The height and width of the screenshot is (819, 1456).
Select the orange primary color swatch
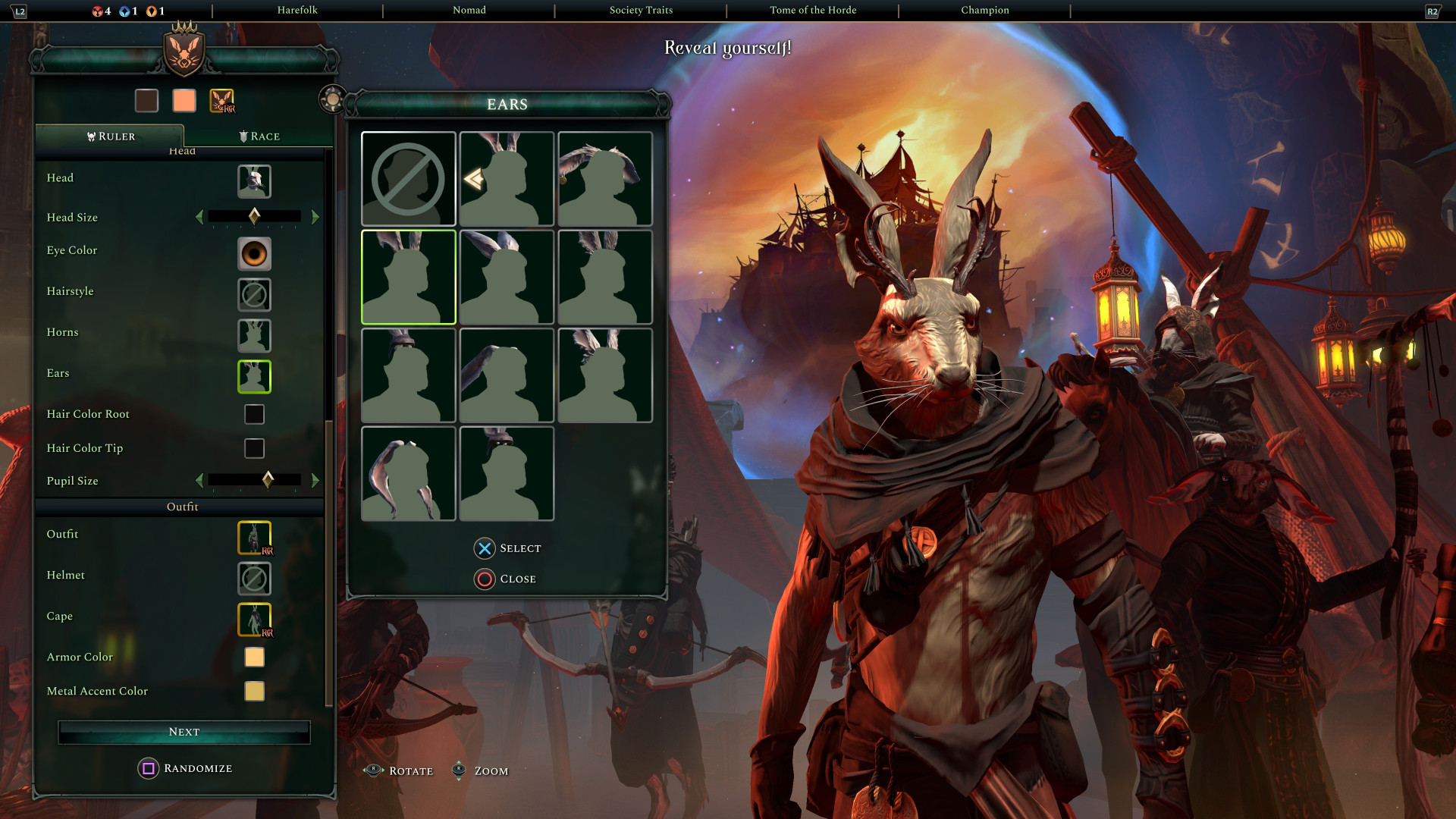tap(184, 101)
